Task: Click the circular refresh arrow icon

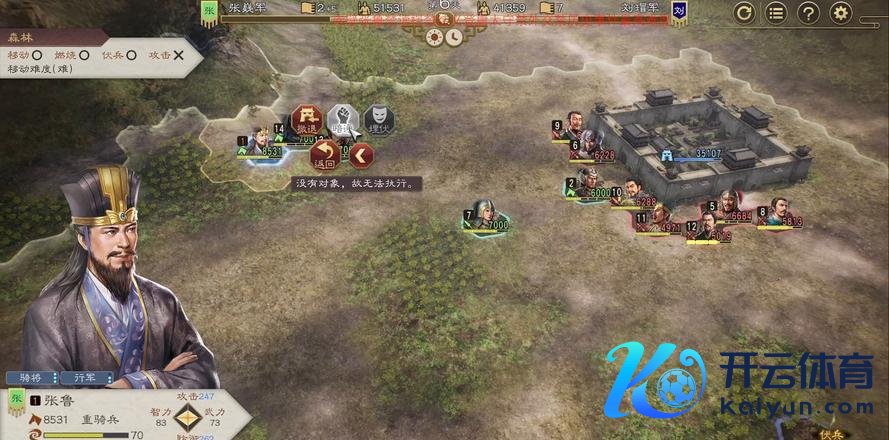Action: coord(744,13)
